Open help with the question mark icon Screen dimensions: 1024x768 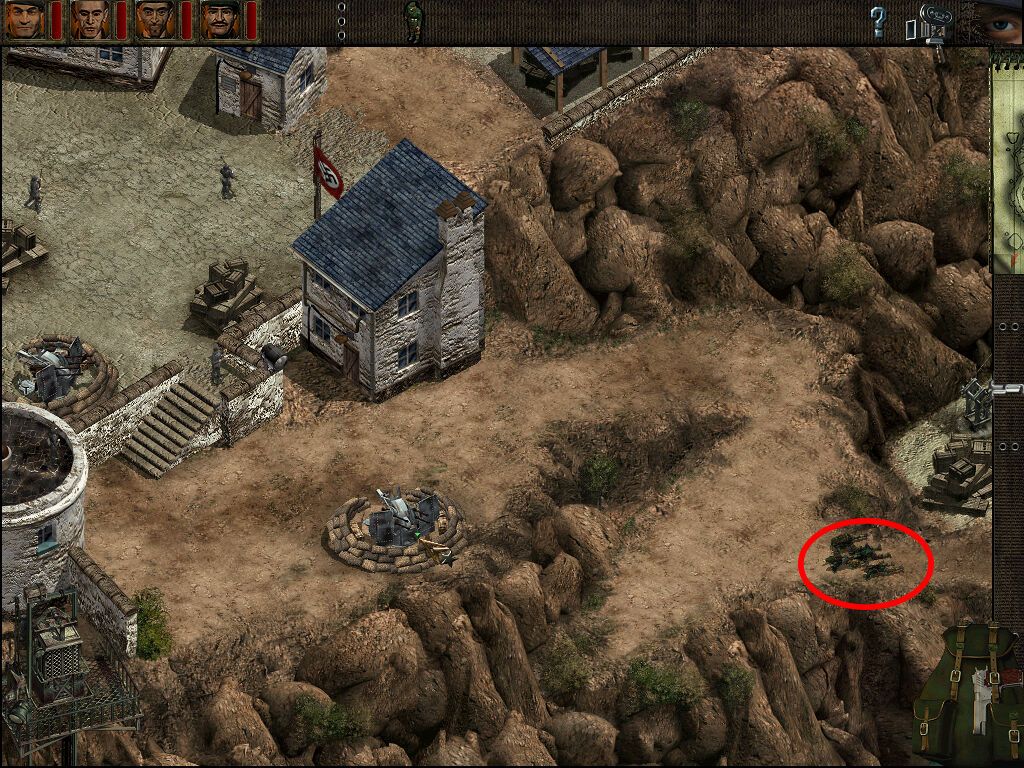click(878, 21)
